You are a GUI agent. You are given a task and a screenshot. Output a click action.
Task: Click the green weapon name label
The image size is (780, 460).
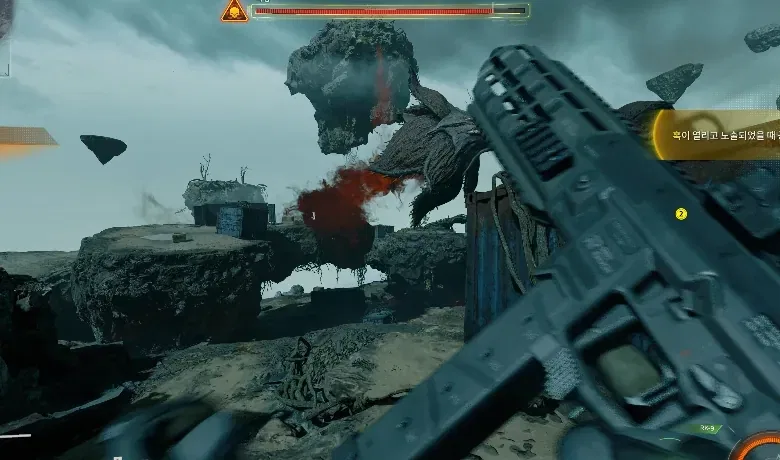click(x=709, y=428)
